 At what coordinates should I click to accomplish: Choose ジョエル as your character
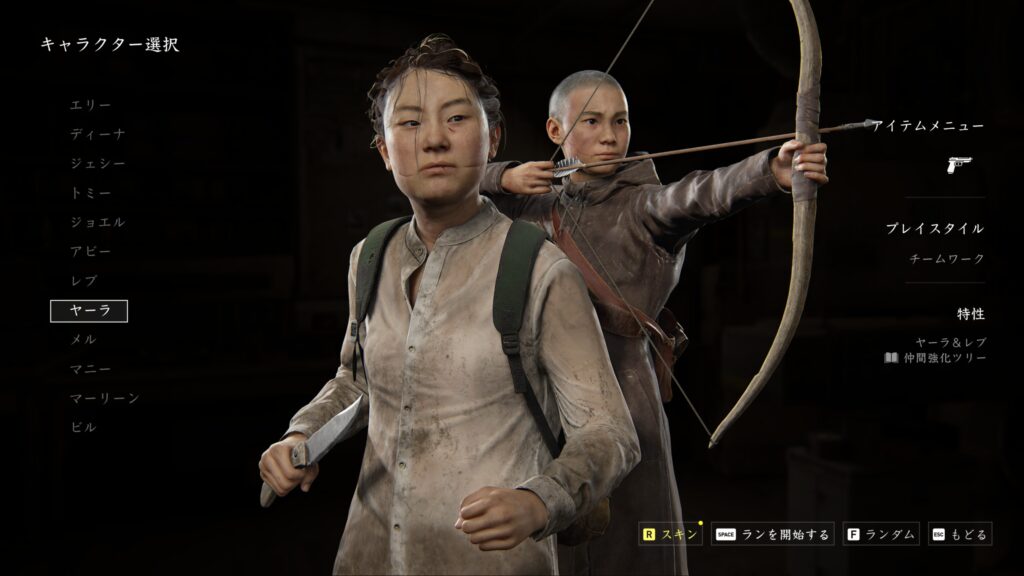coord(97,222)
